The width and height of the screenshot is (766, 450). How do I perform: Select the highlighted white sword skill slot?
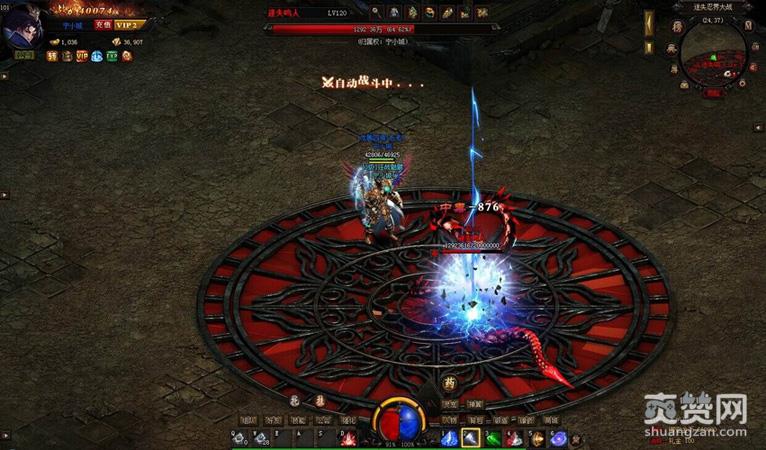pos(471,438)
